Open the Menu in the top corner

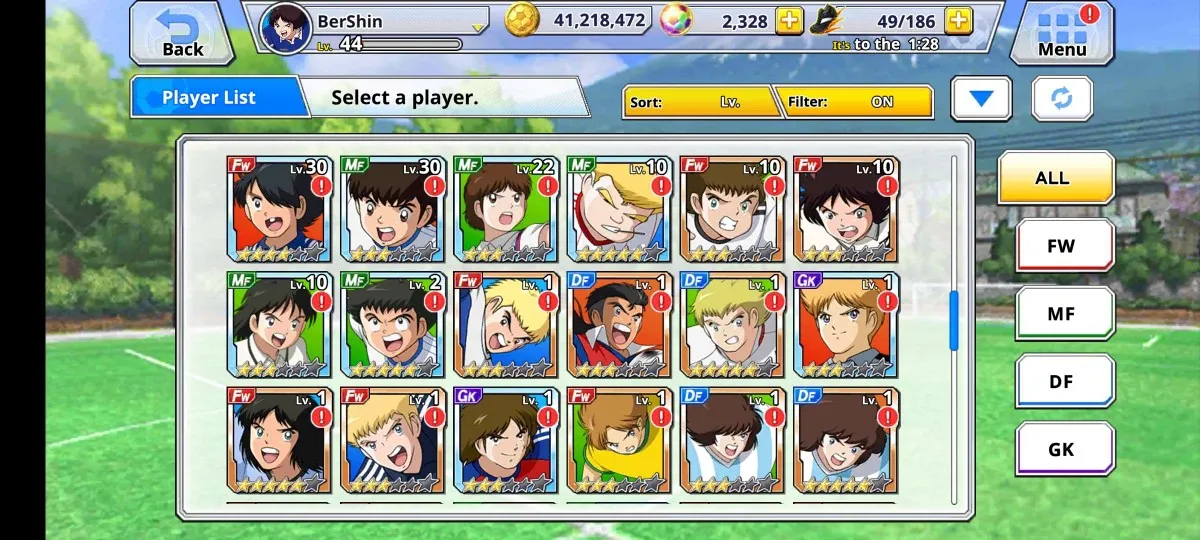pyautogui.click(x=1062, y=33)
